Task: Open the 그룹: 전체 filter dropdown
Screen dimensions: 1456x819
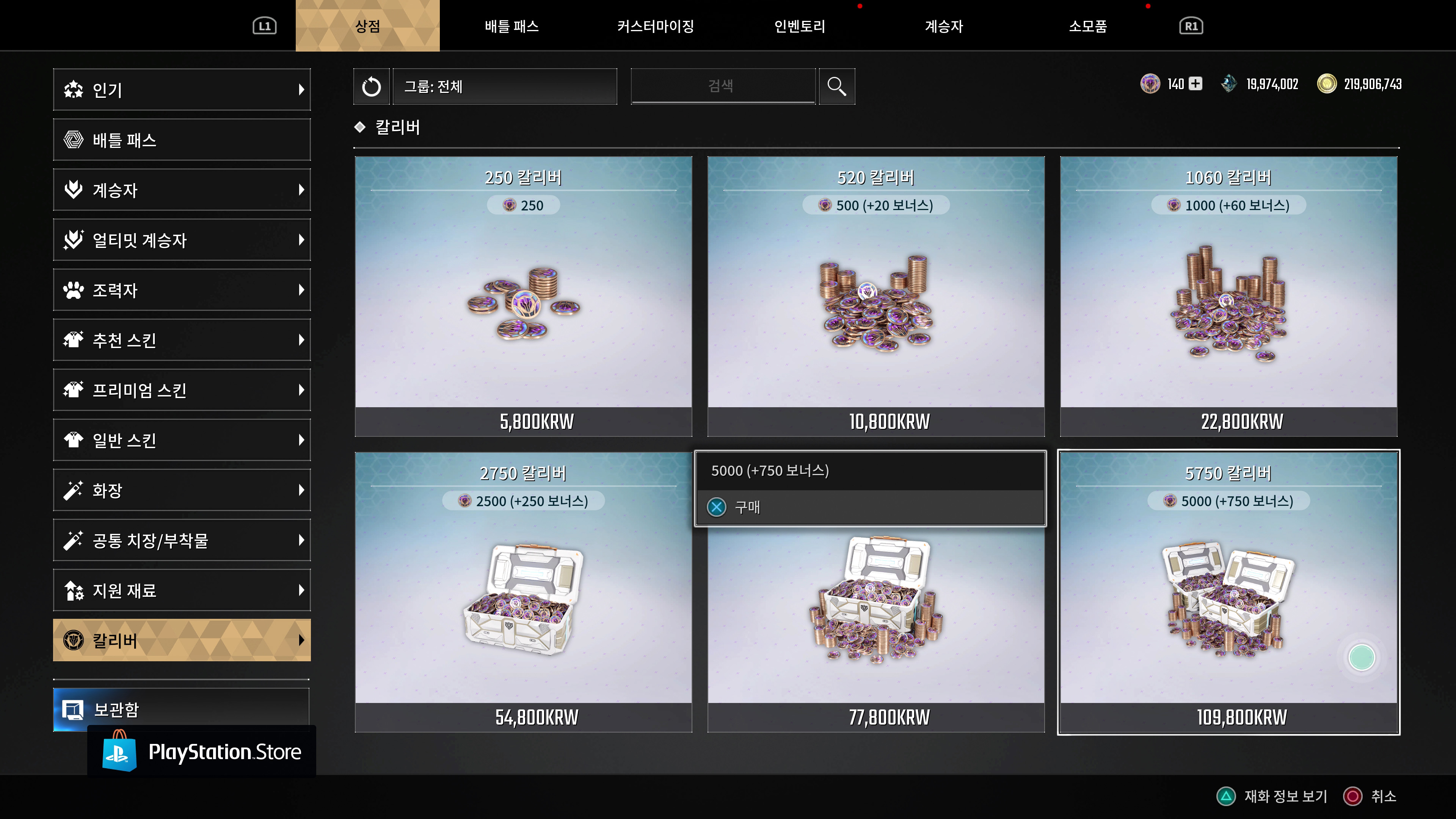Action: [x=504, y=86]
